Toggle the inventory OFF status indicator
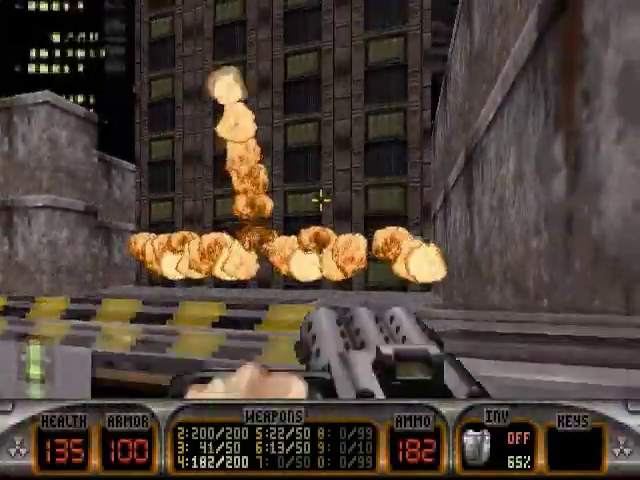Viewport: 640px width, 480px height. point(517,437)
